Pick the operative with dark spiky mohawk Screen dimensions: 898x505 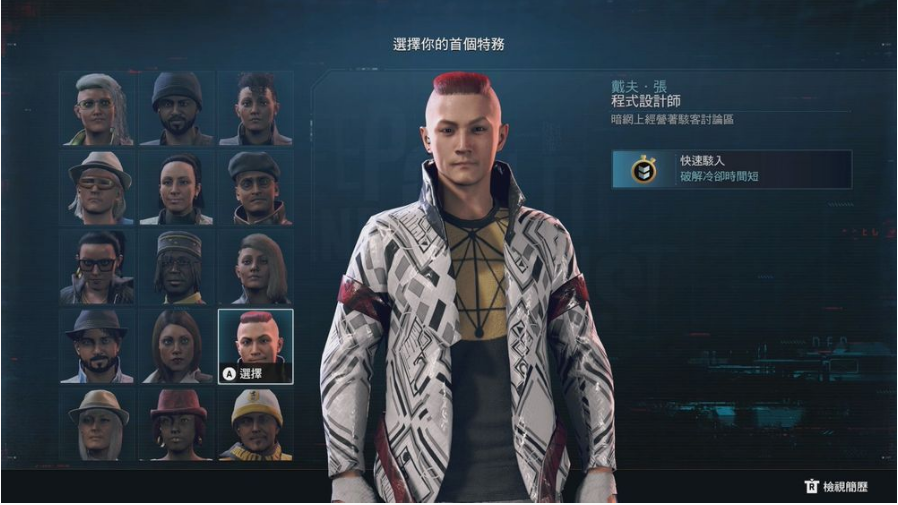tap(256, 108)
